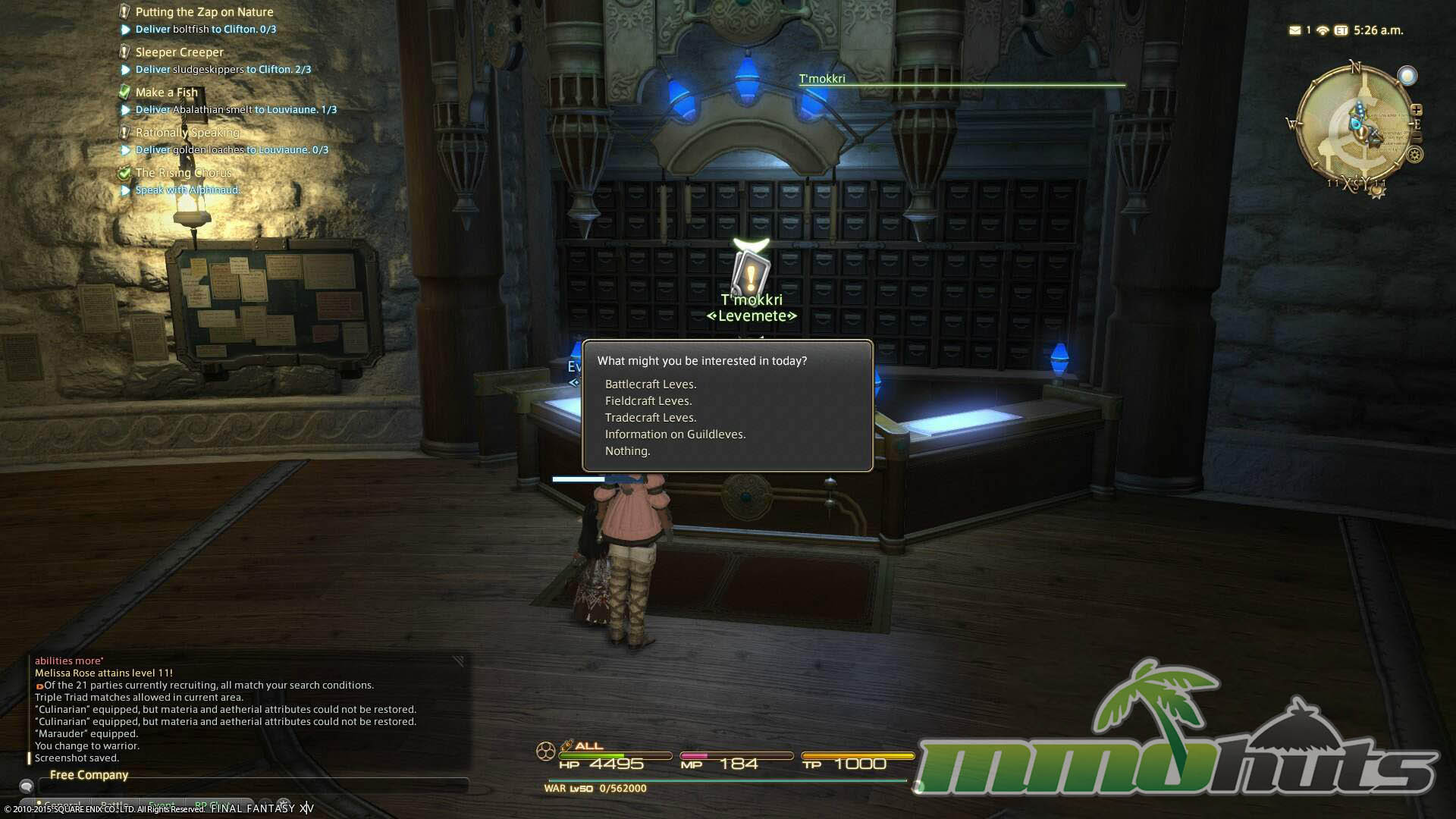This screenshot has width=1456, height=819.
Task: Open minimap settings gear icon
Action: pos(1415,155)
